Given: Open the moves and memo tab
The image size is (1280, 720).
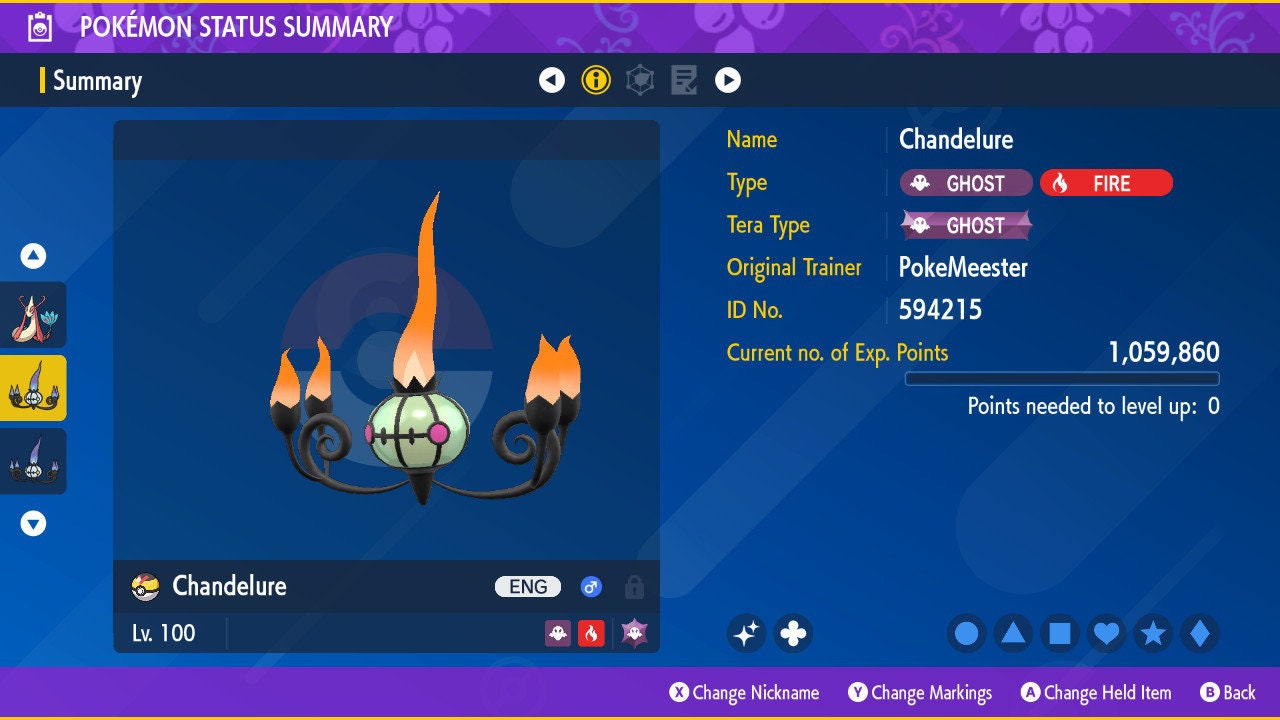Looking at the screenshot, I should click(x=684, y=81).
